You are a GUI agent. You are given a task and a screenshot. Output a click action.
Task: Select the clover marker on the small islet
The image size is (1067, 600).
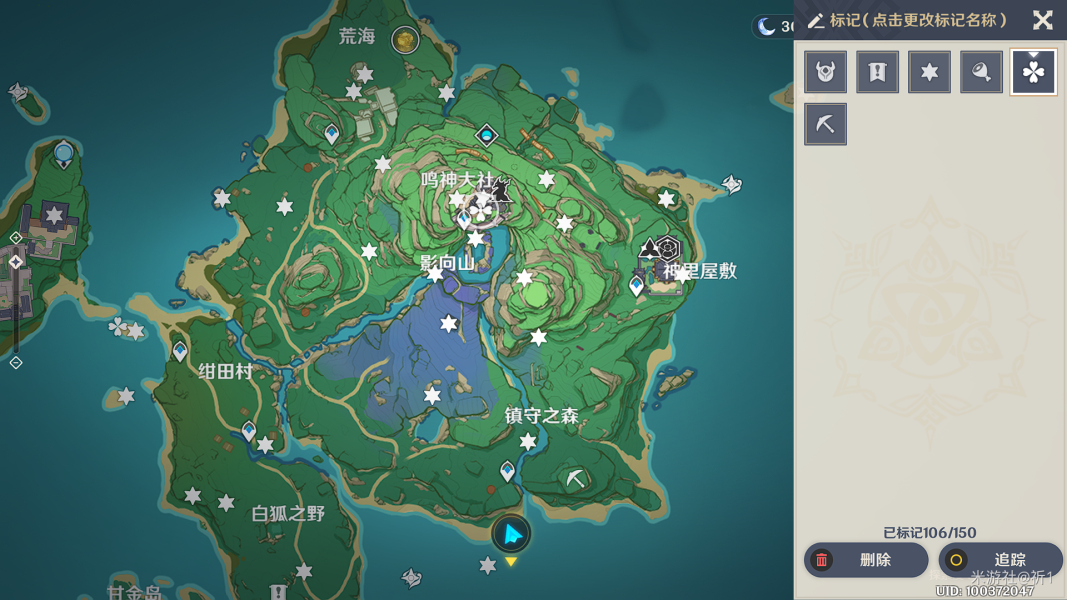(x=118, y=327)
